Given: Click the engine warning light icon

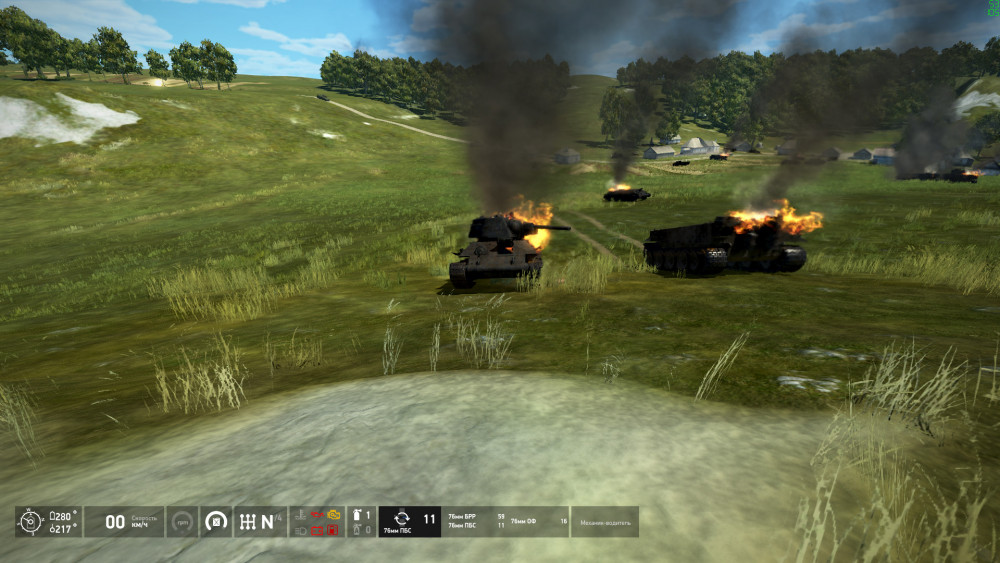Looking at the screenshot, I should coord(335,514).
